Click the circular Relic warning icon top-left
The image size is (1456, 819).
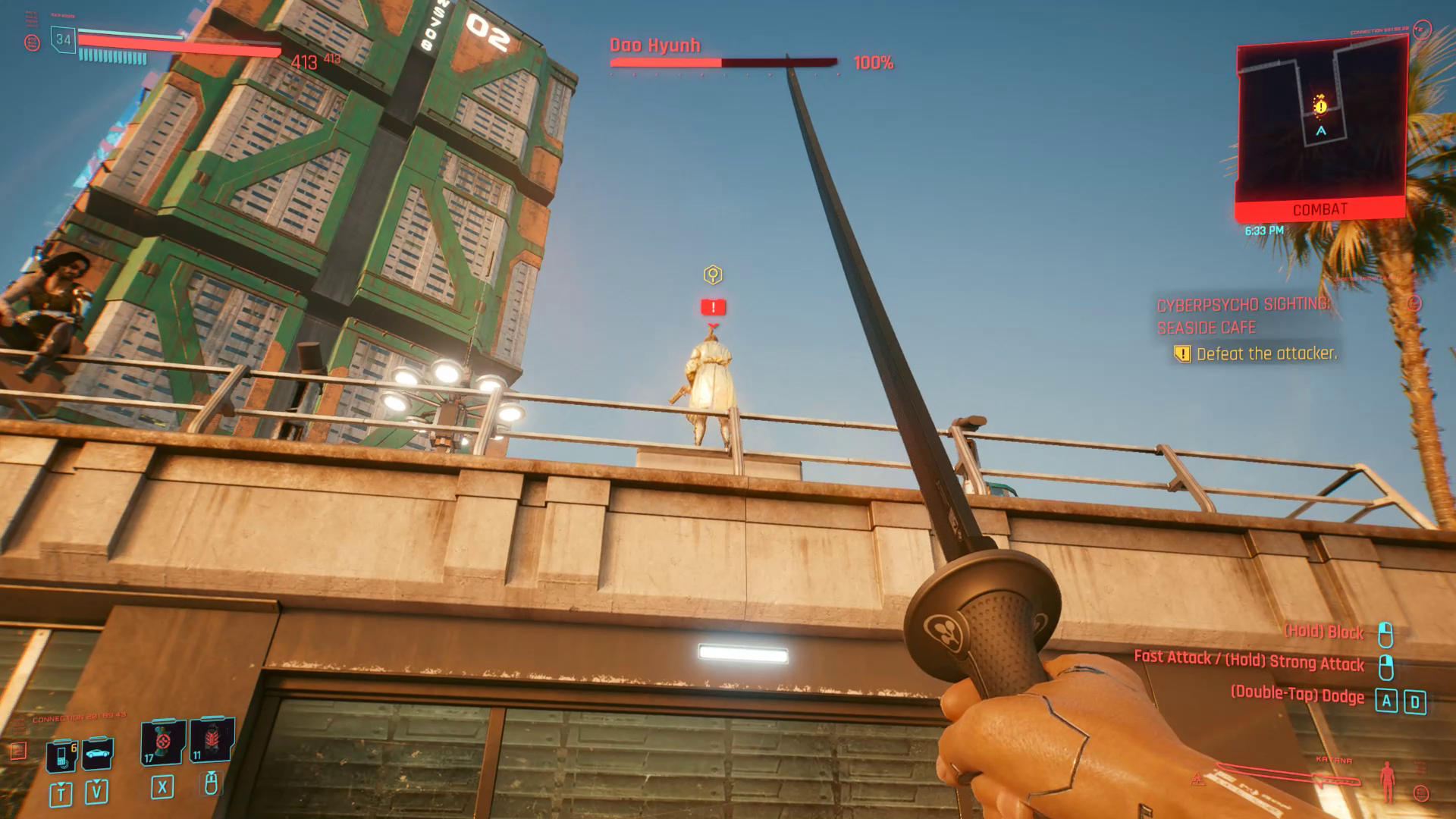click(33, 42)
